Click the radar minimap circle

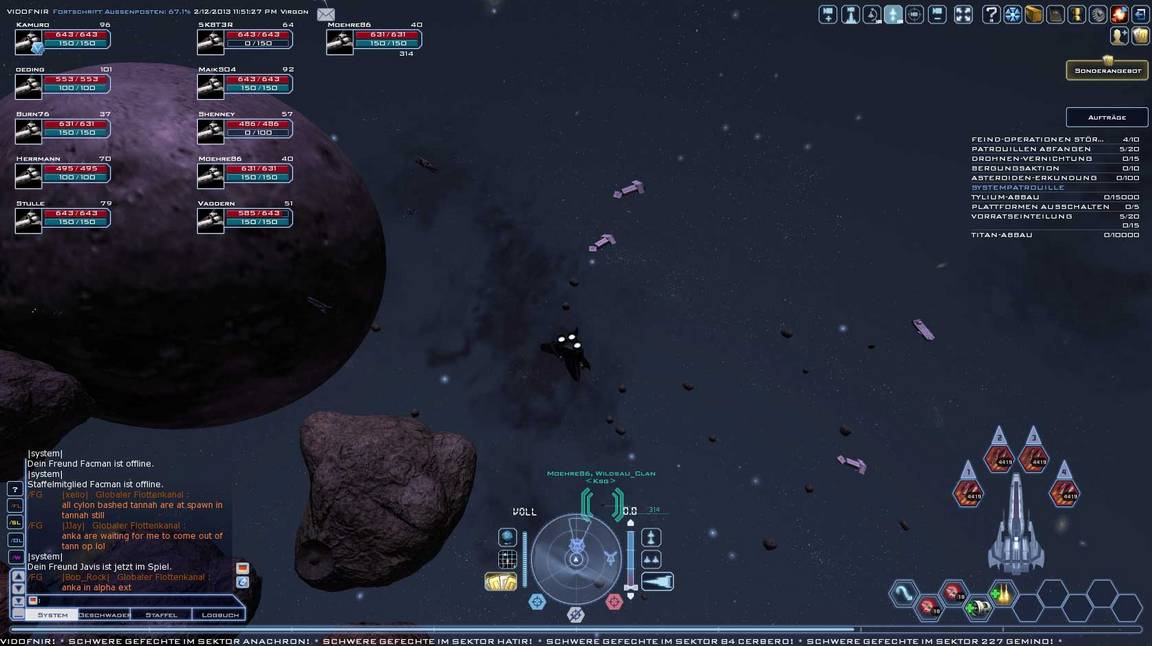[x=576, y=558]
